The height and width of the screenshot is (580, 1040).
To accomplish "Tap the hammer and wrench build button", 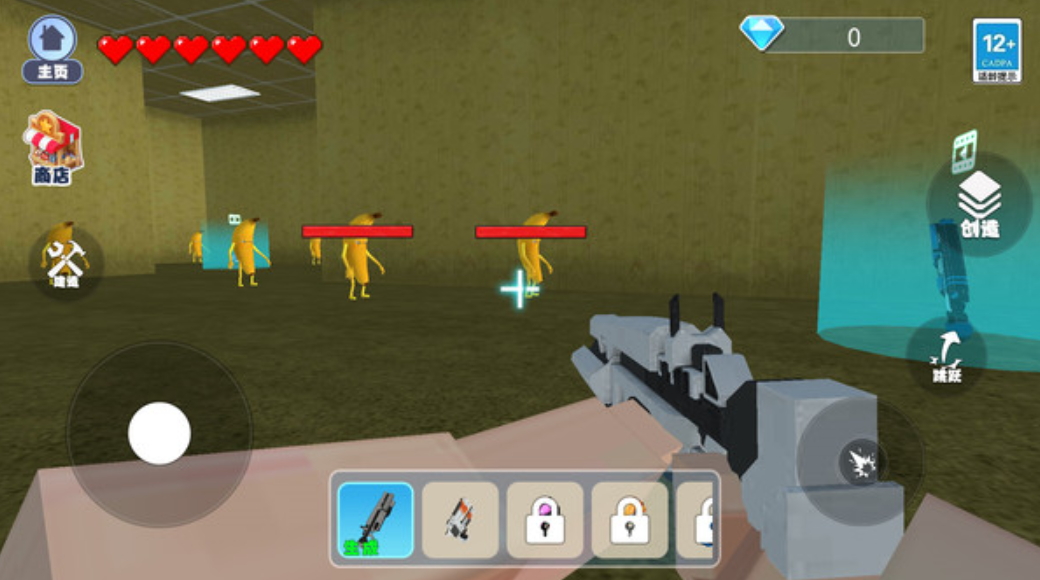I will pyautogui.click(x=66, y=262).
